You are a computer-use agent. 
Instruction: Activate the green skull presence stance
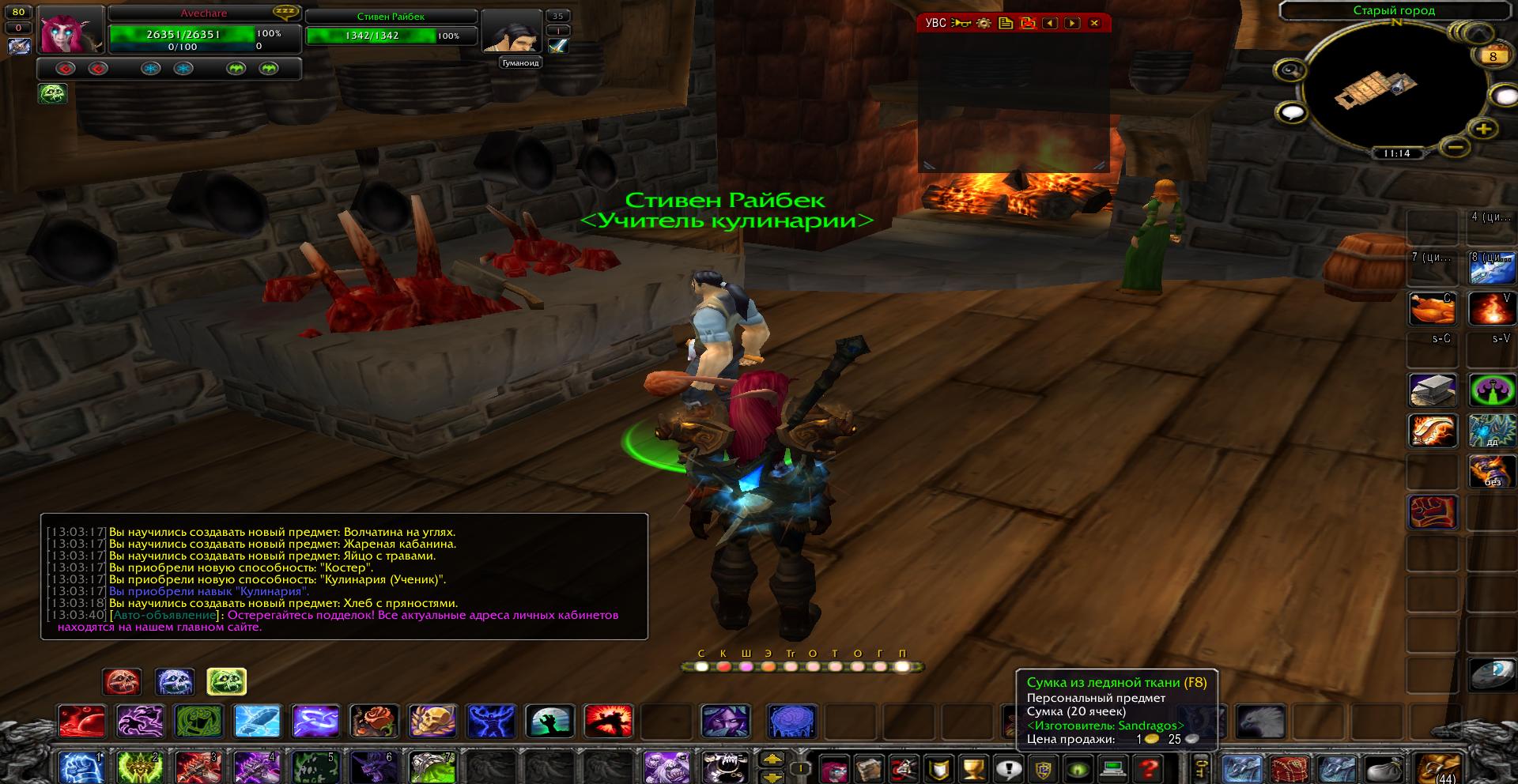point(226,681)
